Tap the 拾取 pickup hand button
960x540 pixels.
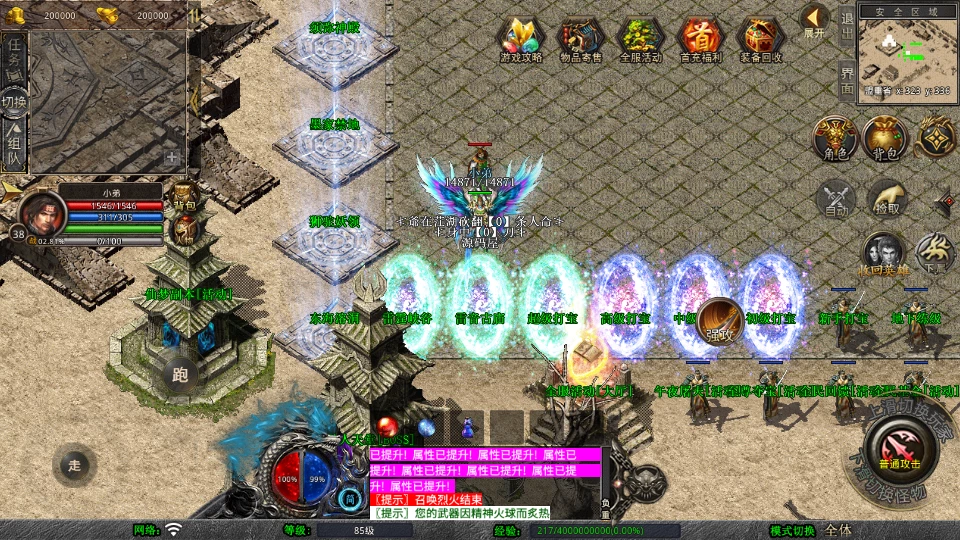coord(885,198)
